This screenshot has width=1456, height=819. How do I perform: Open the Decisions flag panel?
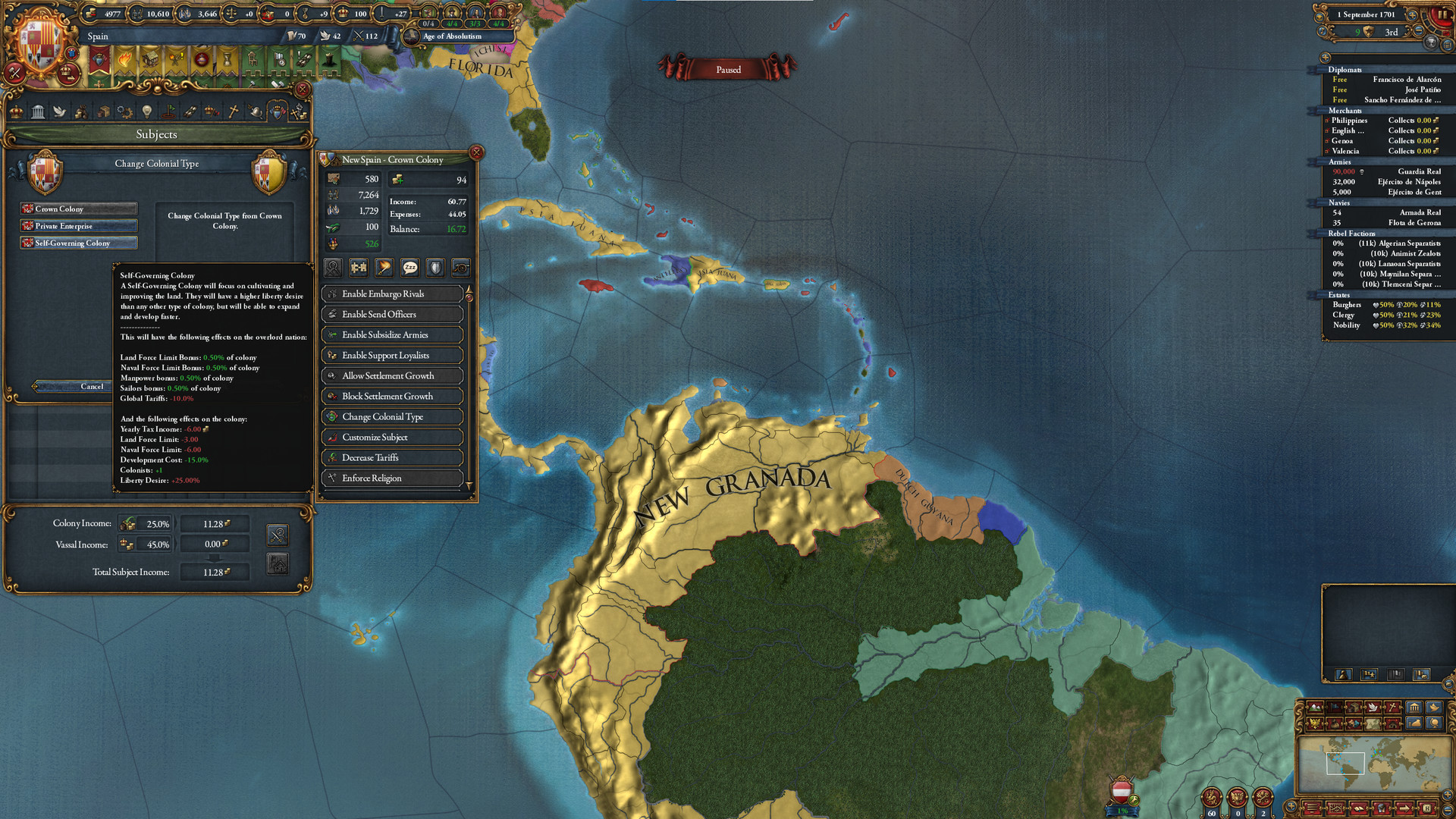pyautogui.click(x=169, y=111)
